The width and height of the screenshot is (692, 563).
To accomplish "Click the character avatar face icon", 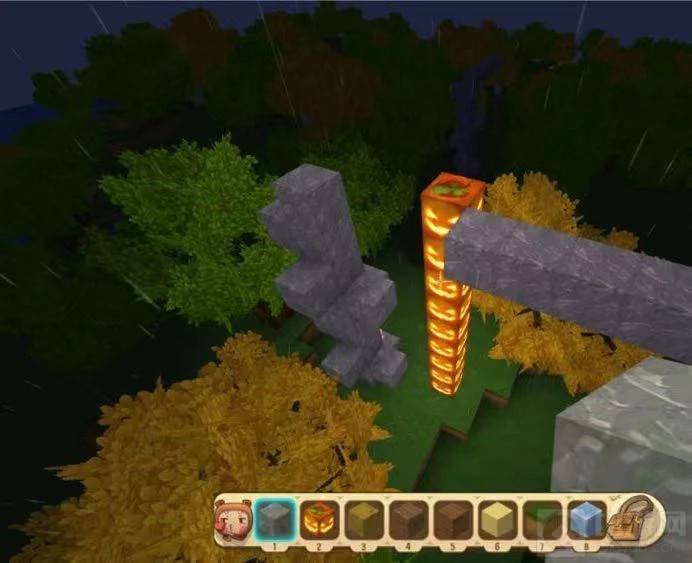I will click(231, 519).
